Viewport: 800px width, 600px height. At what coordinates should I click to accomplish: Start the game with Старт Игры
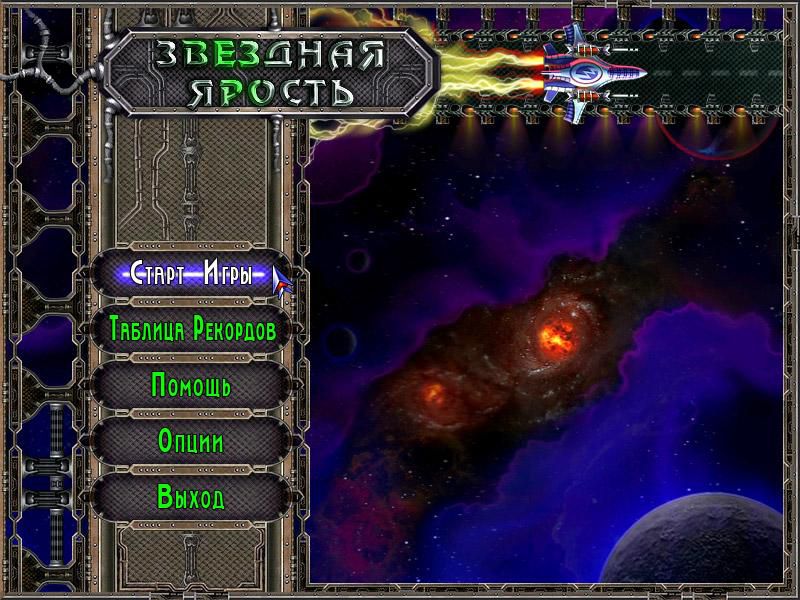[x=190, y=275]
